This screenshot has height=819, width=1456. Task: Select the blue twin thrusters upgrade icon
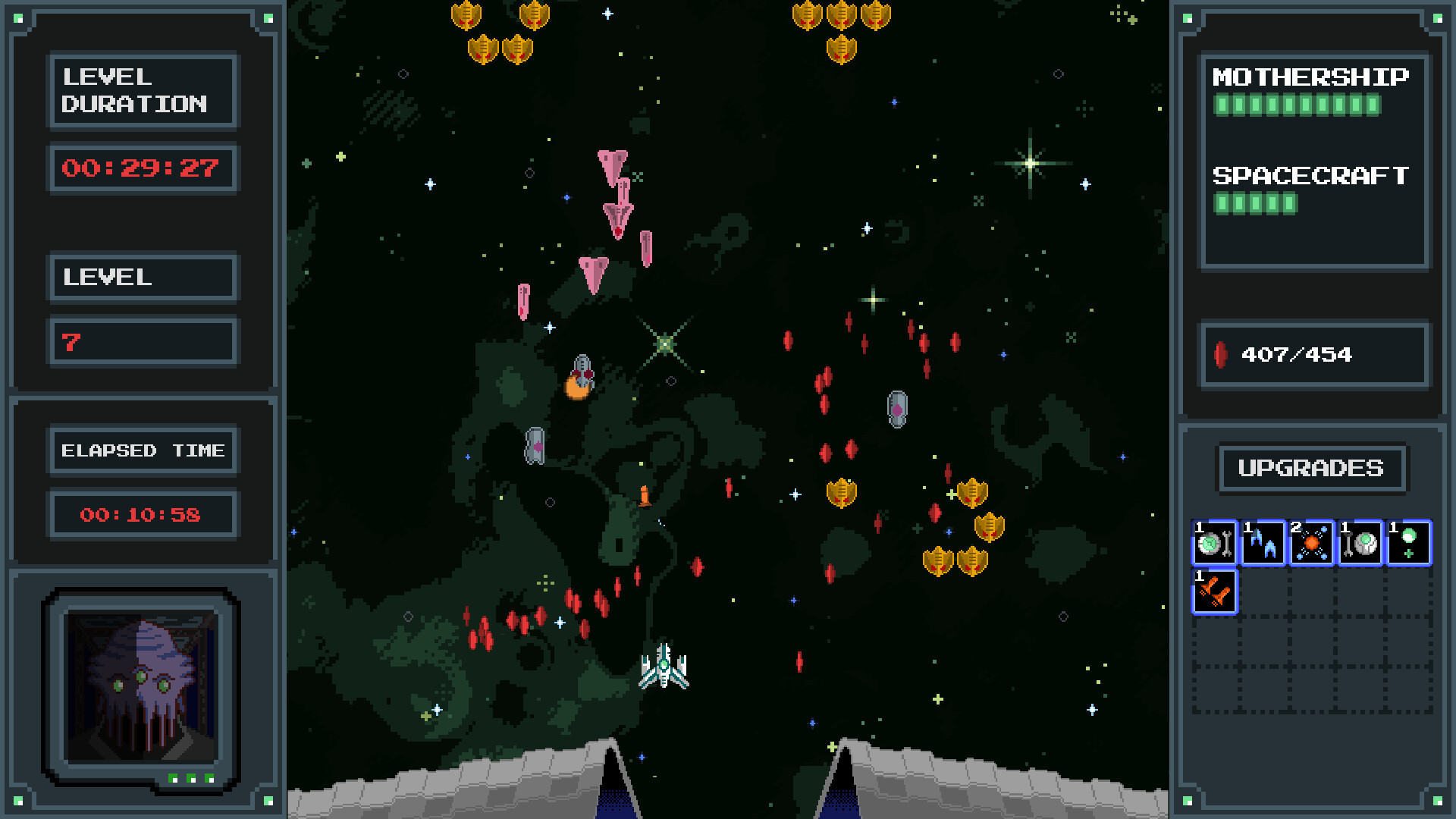(1263, 541)
